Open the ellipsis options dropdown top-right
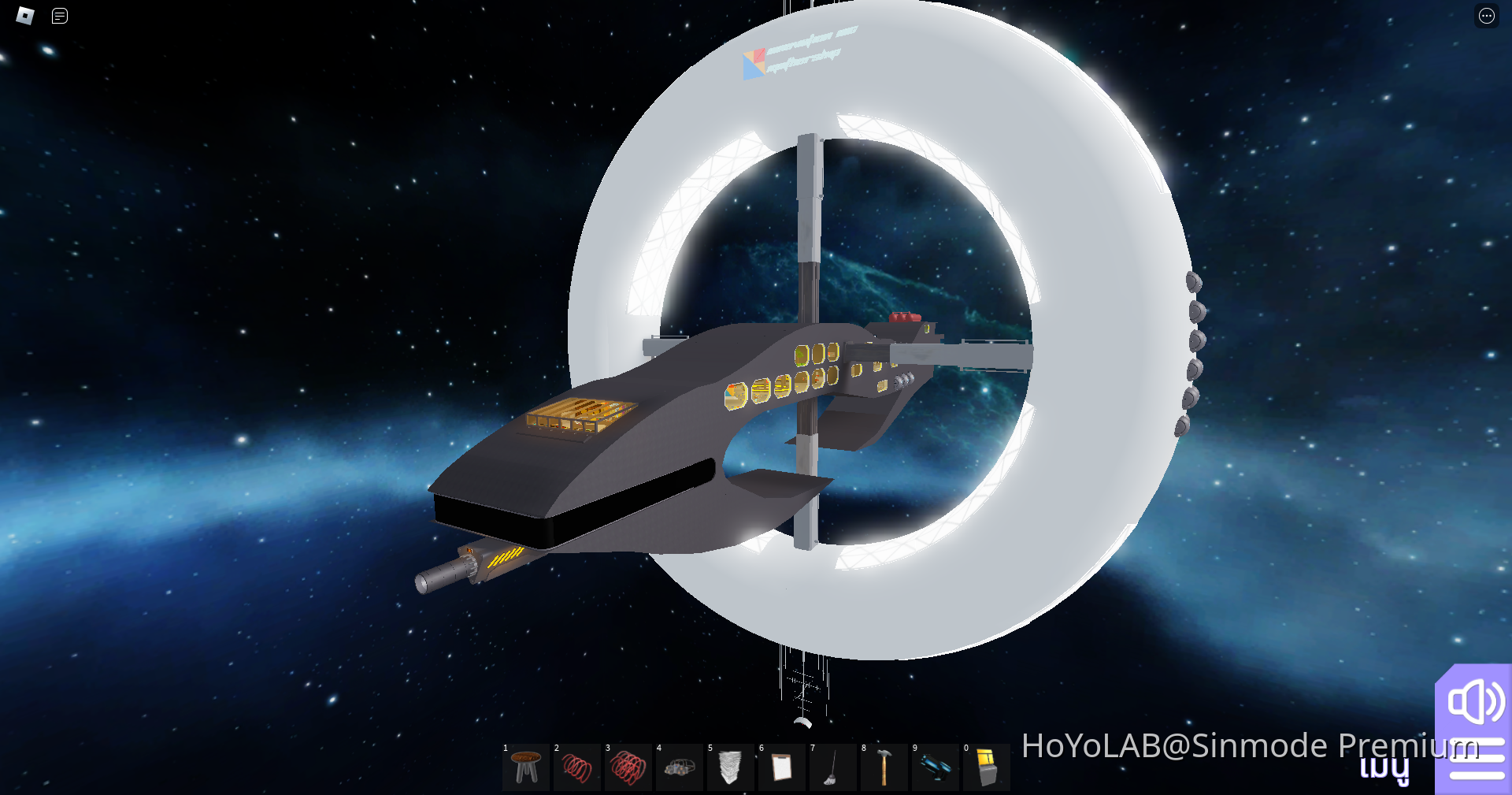 pyautogui.click(x=1485, y=16)
